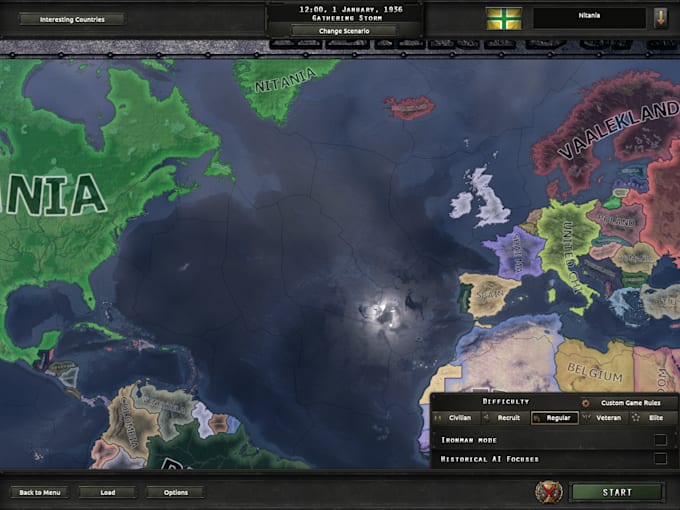Pick the Elite difficulty option

pos(655,418)
